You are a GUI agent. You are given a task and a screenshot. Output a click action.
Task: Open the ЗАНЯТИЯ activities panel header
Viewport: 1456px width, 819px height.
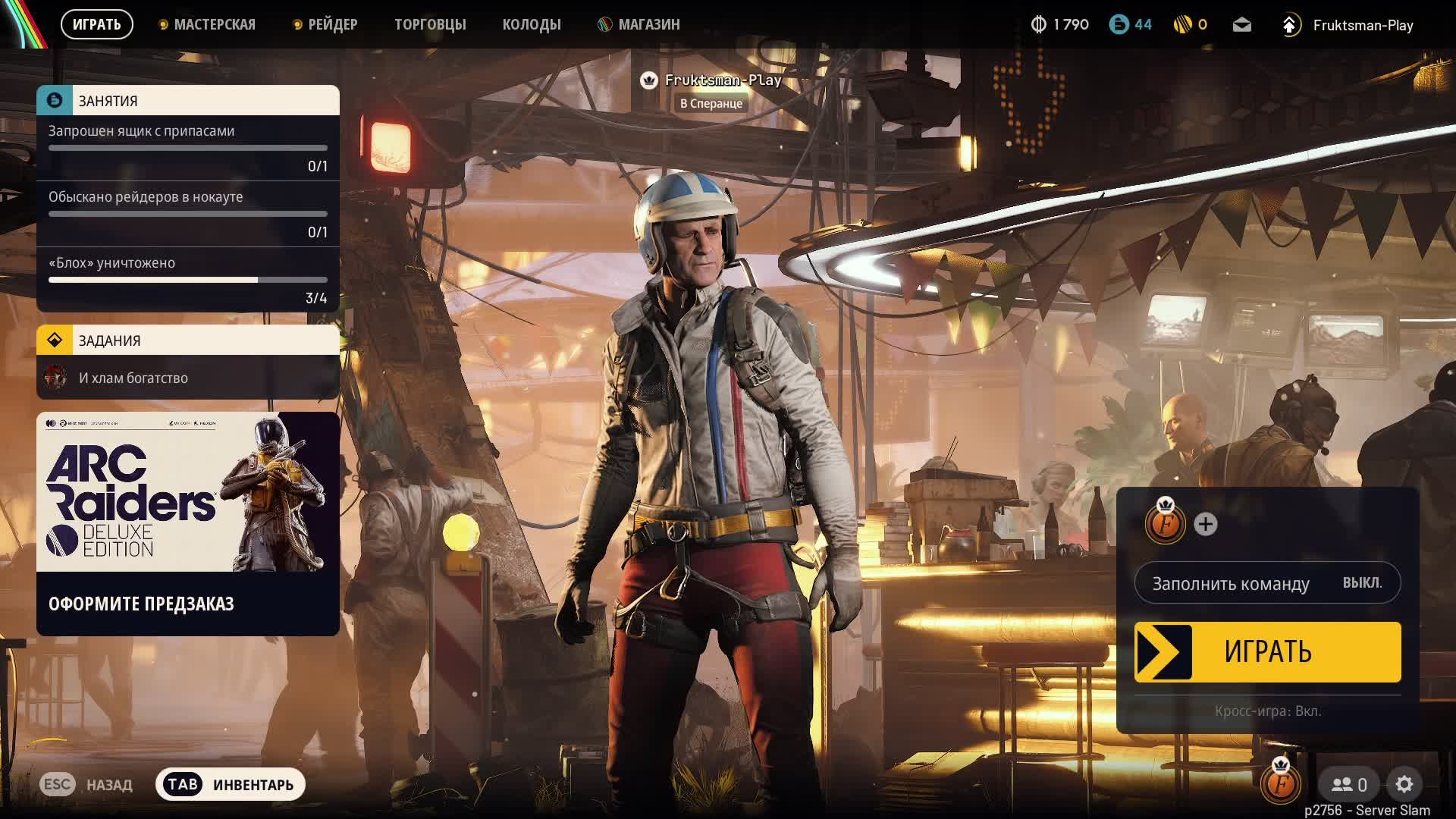pyautogui.click(x=188, y=100)
